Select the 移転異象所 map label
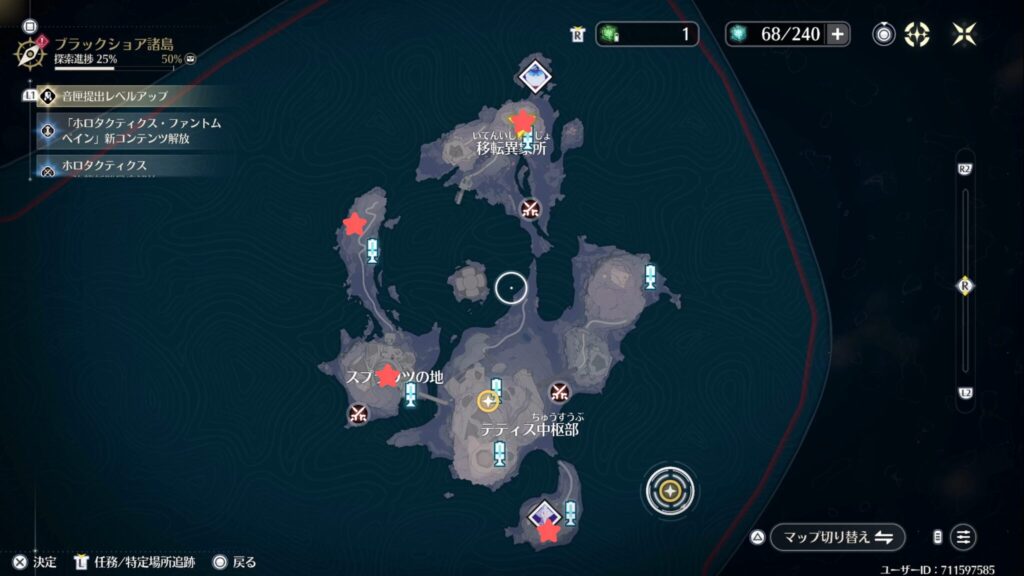 (x=511, y=148)
